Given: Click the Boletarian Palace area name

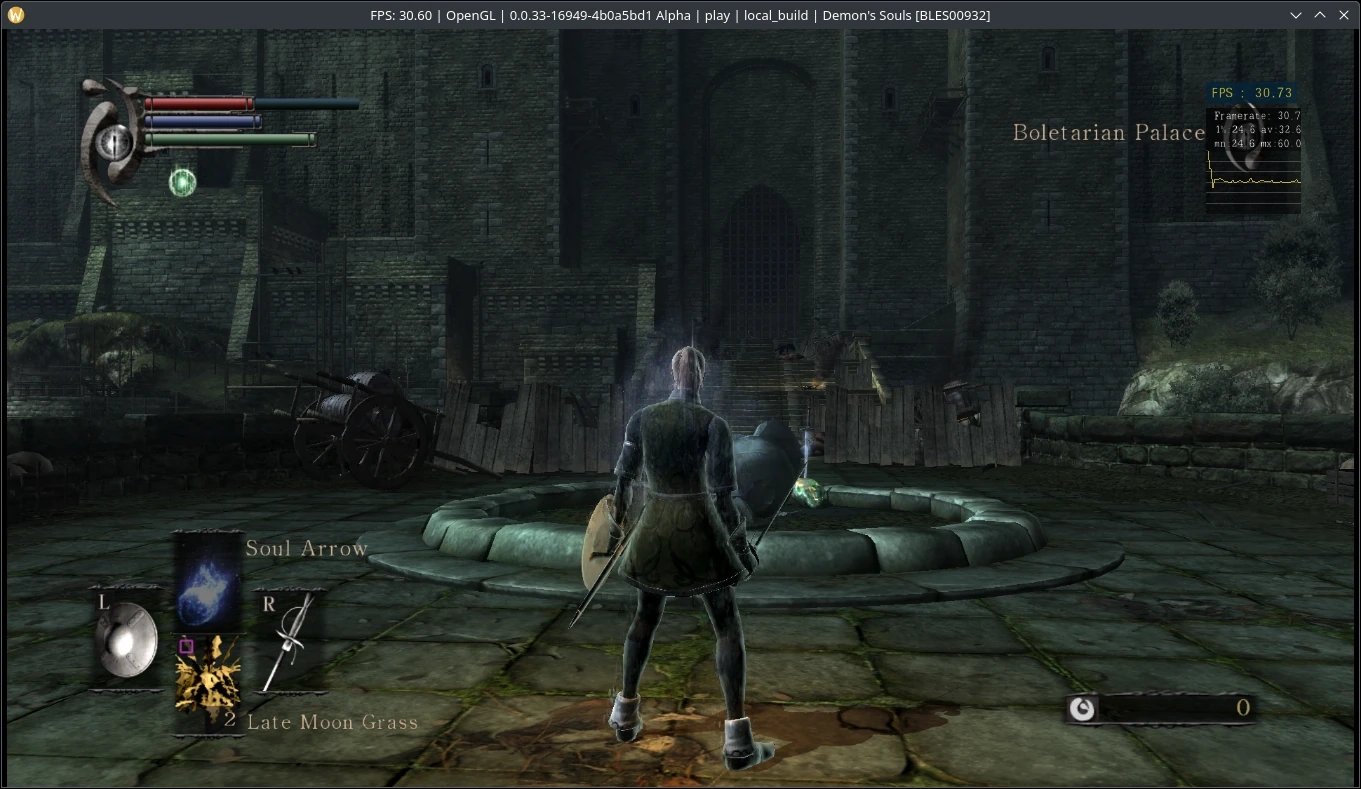Looking at the screenshot, I should [x=1107, y=132].
